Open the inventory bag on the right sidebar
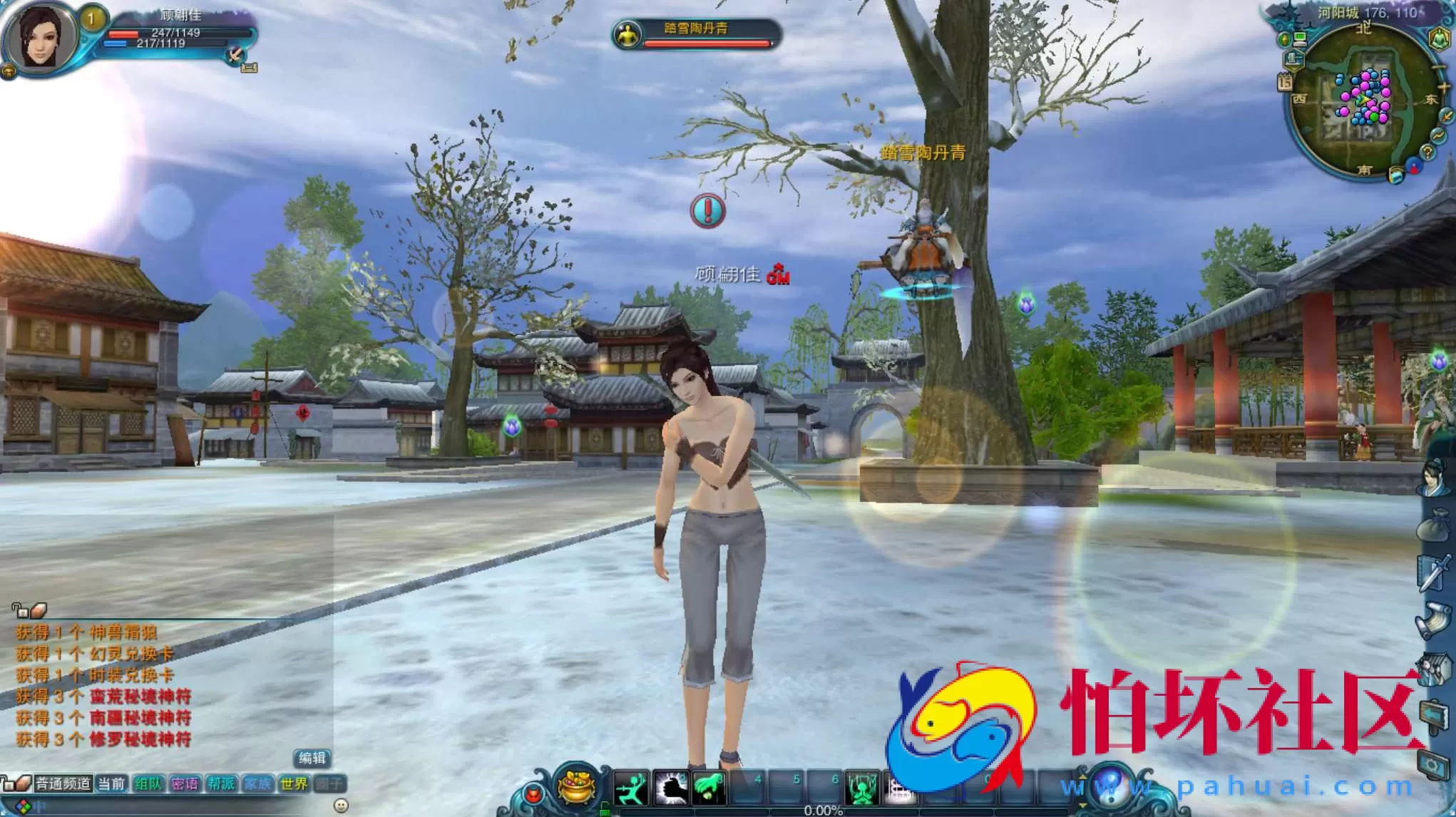1456x817 pixels. tap(1435, 524)
